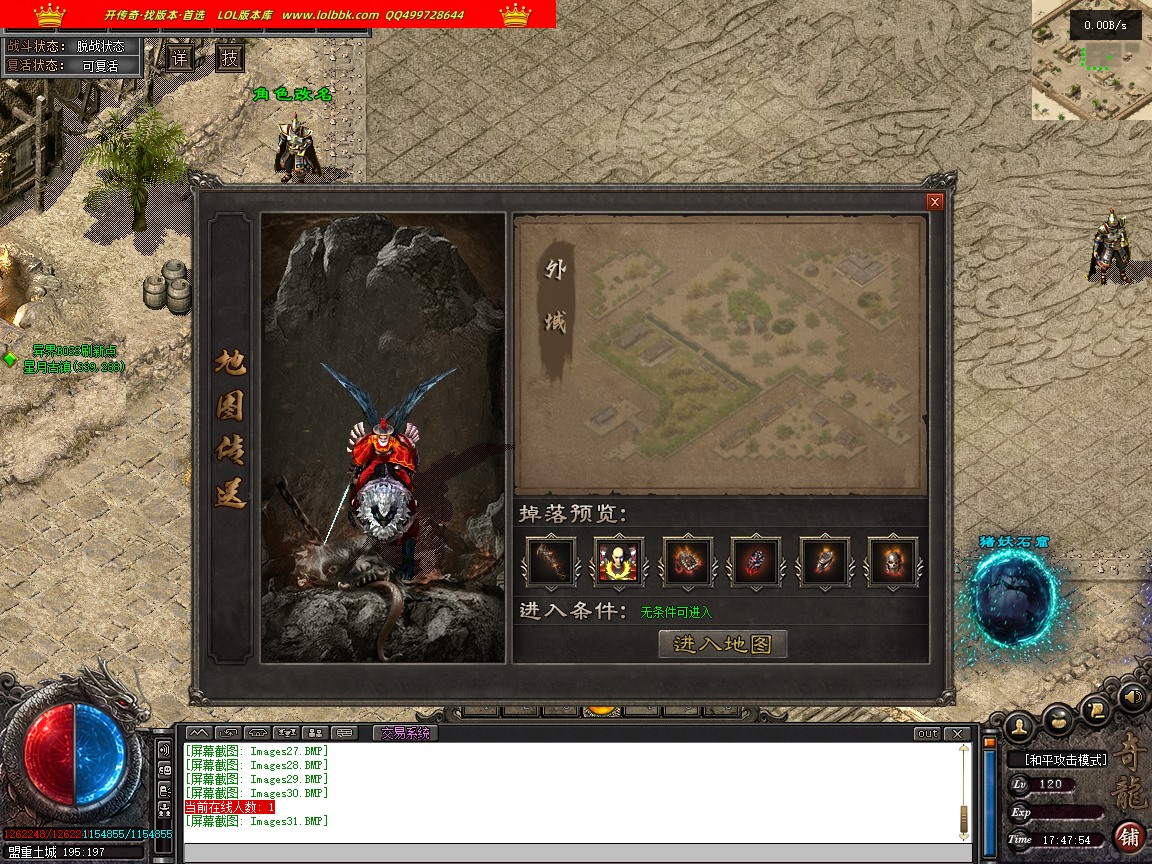This screenshot has width=1152, height=864.
Task: Click the chat window 'out' button
Action: 927,734
